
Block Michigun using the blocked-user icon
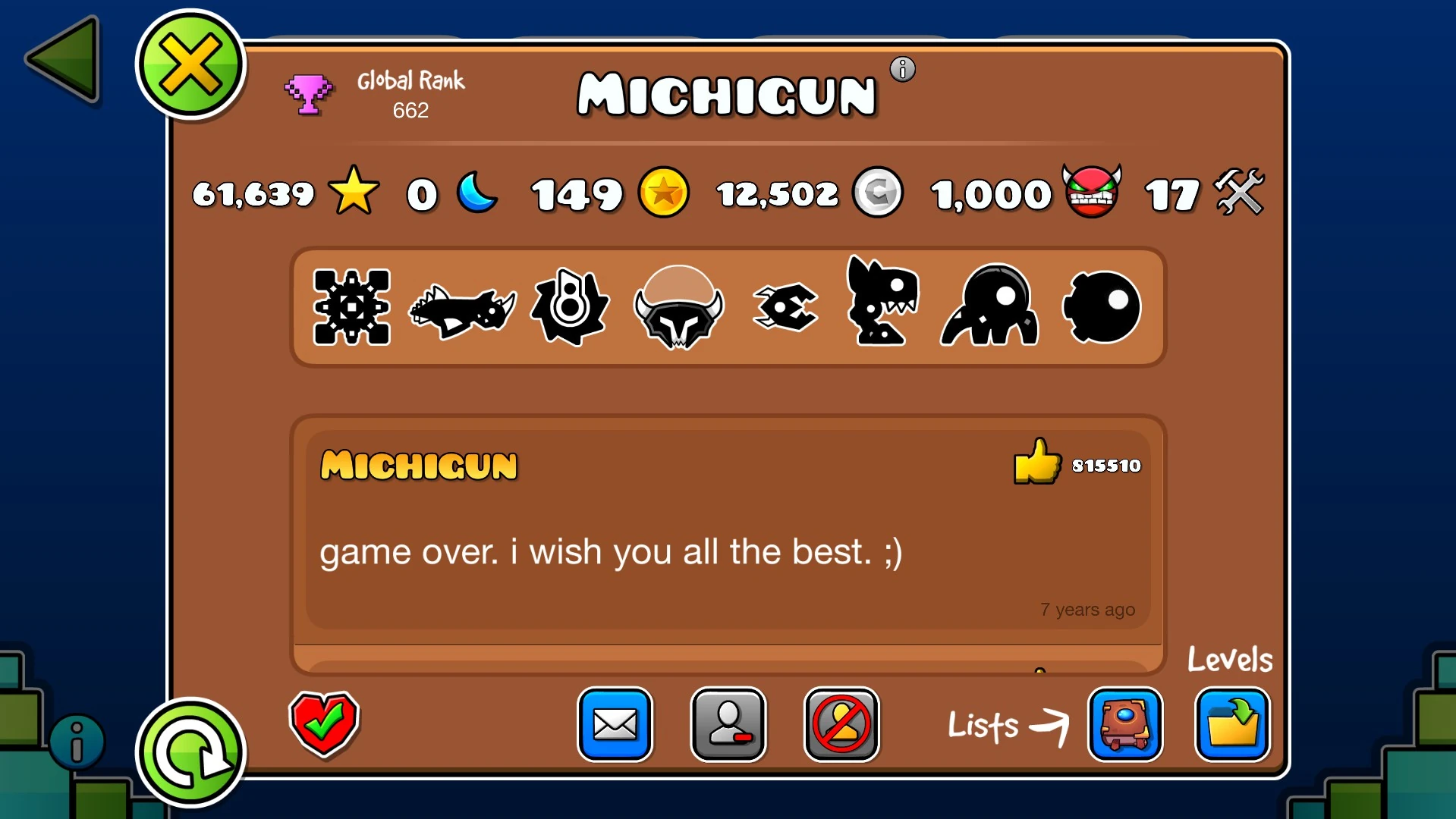point(841,725)
